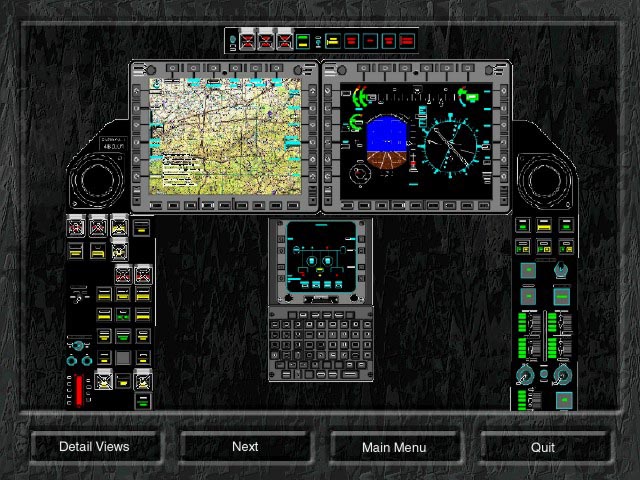Screen dimensions: 640x480
Task: Go to the Next page
Action: click(245, 447)
